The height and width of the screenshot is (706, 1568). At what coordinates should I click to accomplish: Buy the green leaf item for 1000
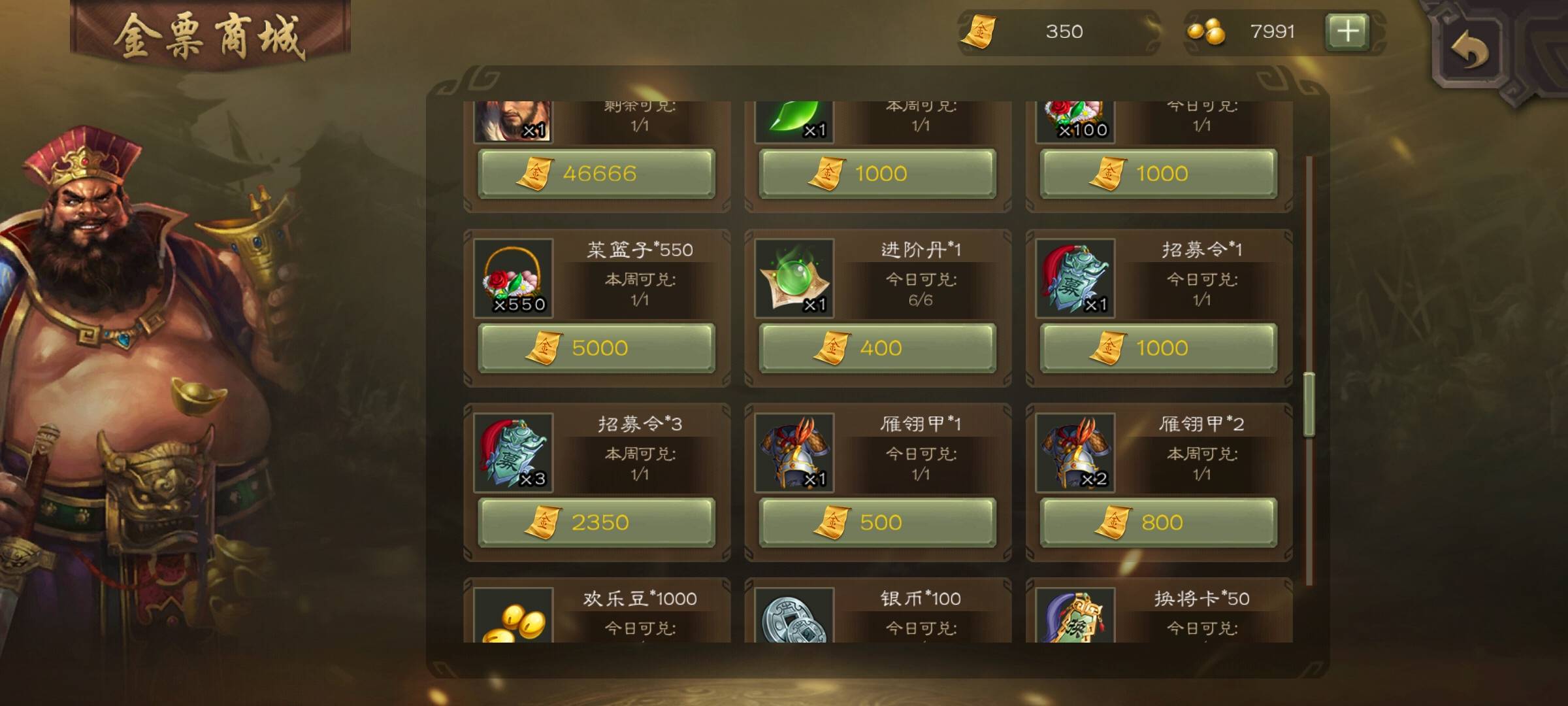(877, 174)
